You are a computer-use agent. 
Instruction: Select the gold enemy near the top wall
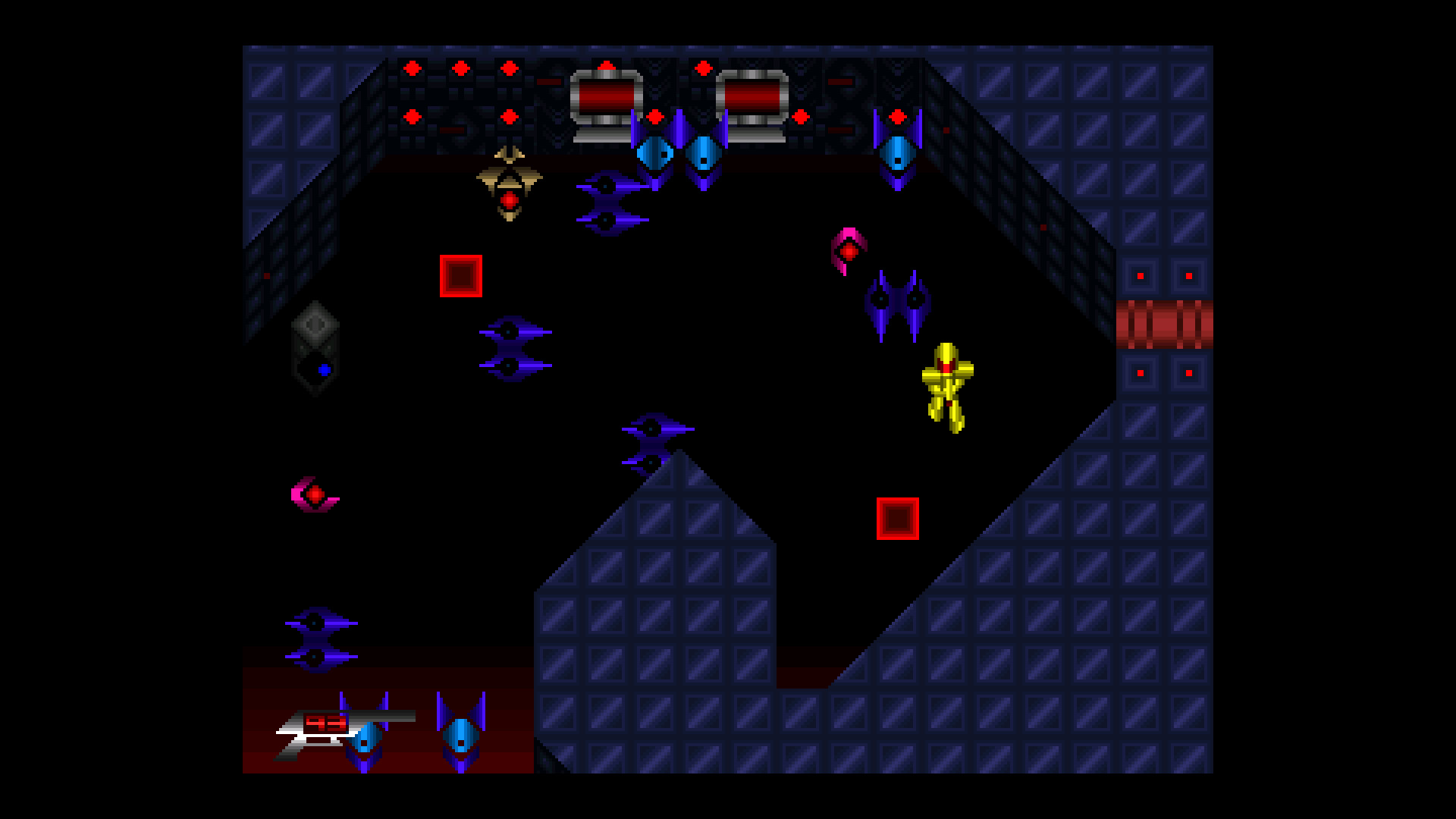(x=510, y=186)
